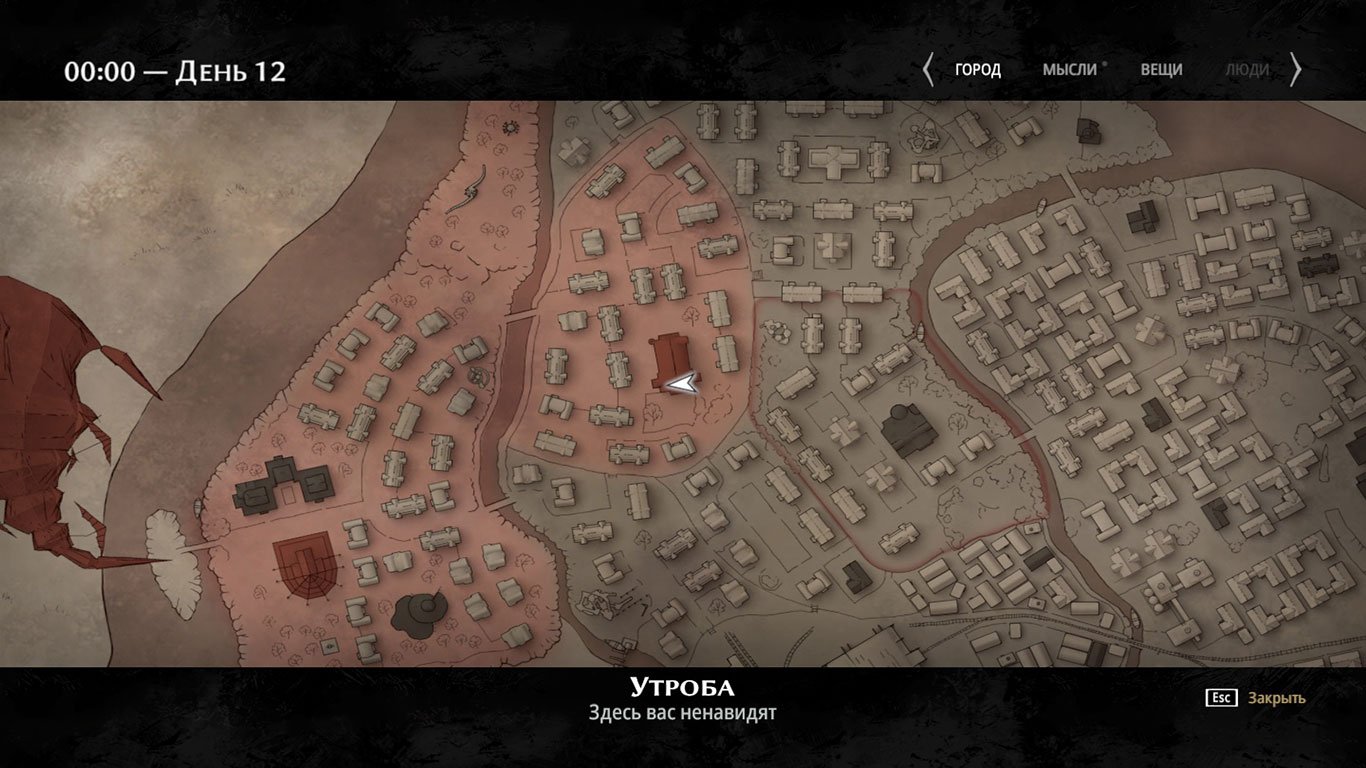Select the ЛЮДИ tab
The width and height of the screenshot is (1366, 768).
coord(1245,69)
